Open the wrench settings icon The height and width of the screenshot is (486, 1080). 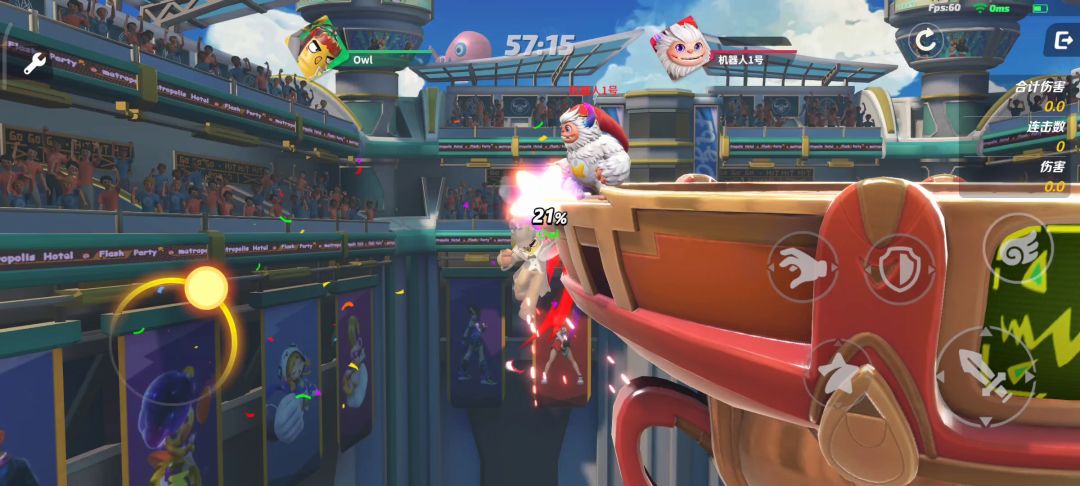click(x=35, y=66)
